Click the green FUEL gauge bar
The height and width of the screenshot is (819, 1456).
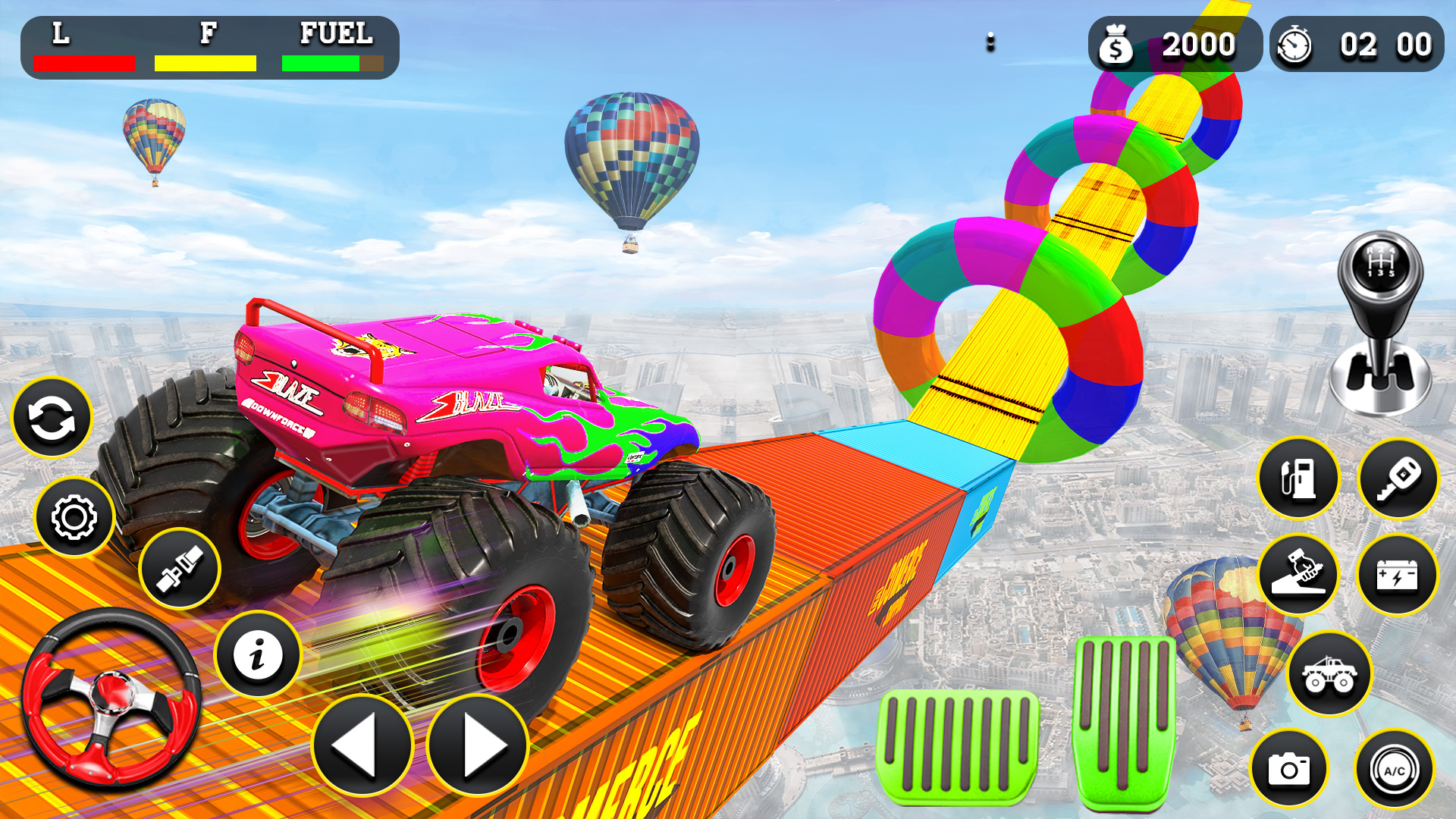point(322,62)
